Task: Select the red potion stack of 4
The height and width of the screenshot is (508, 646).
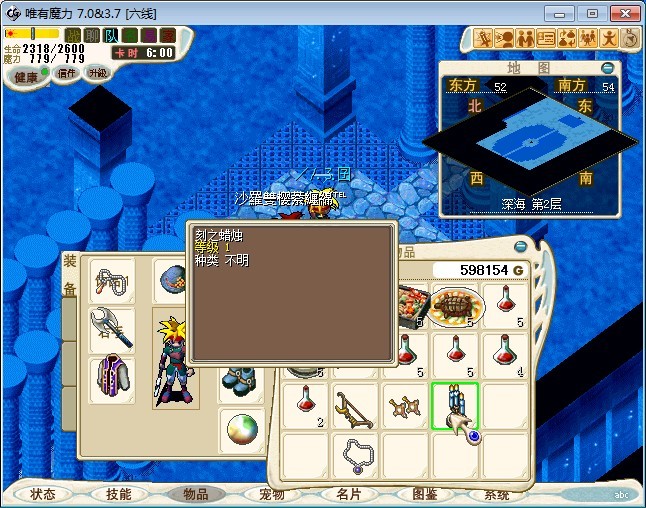Action: 506,354
